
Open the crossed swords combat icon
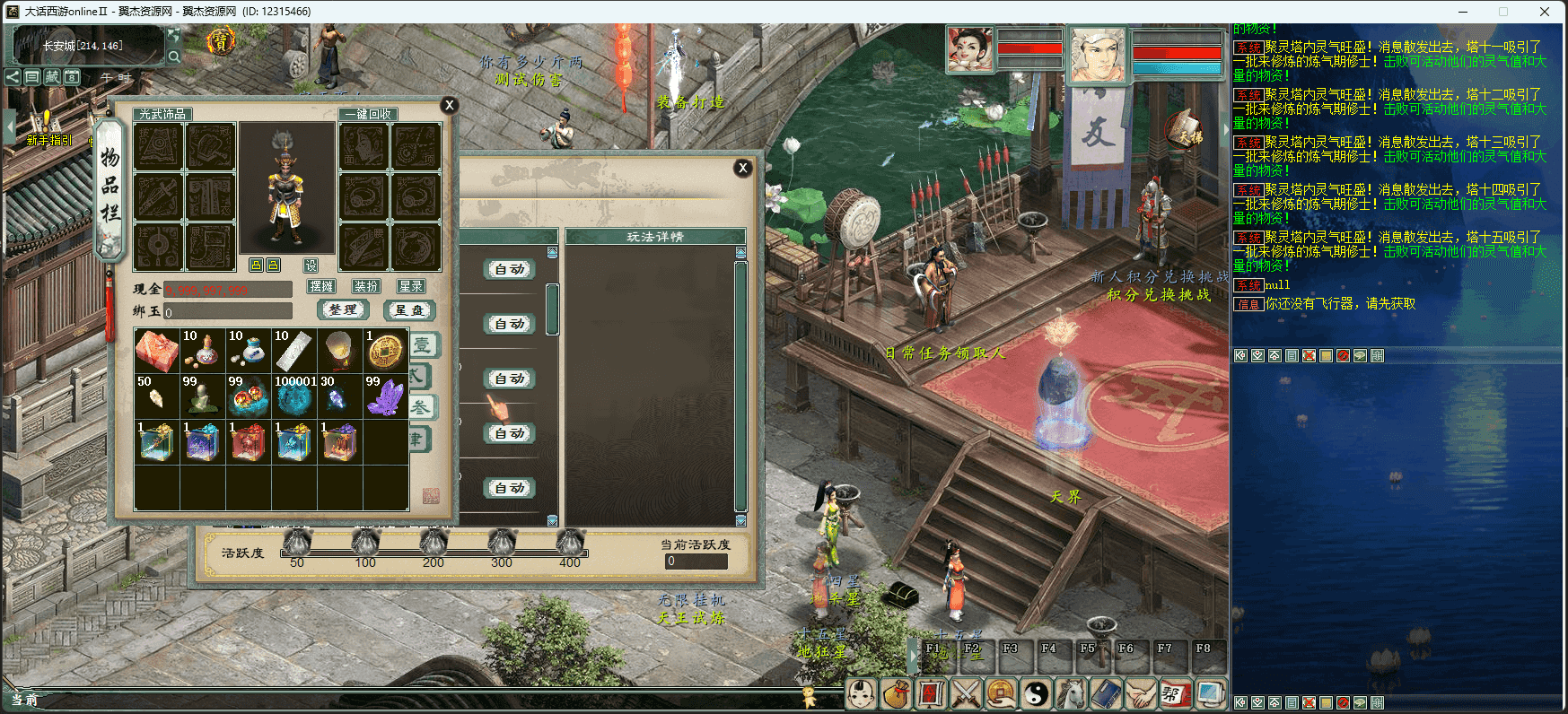point(966,693)
